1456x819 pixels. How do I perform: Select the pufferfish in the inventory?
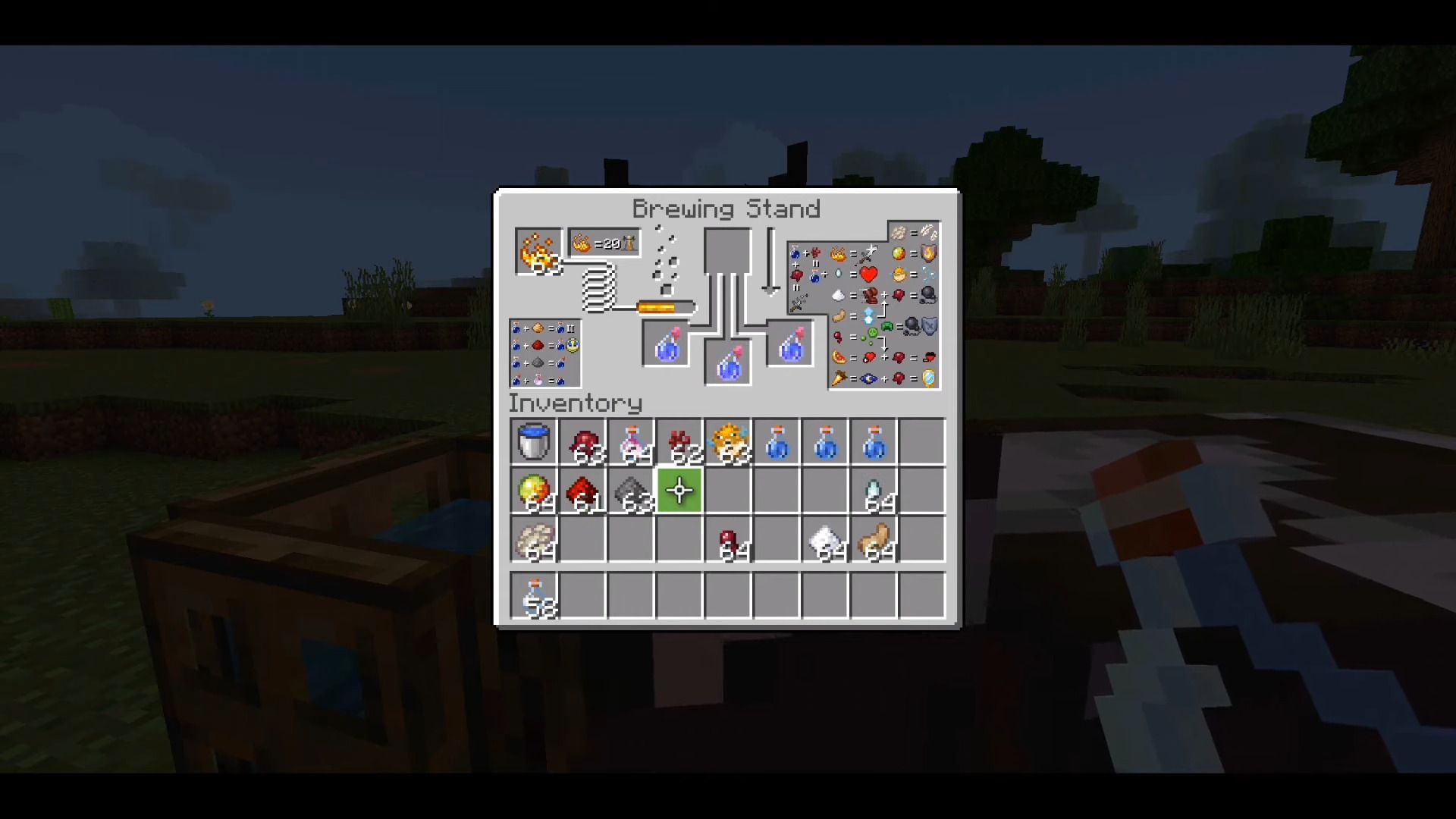[x=729, y=444]
